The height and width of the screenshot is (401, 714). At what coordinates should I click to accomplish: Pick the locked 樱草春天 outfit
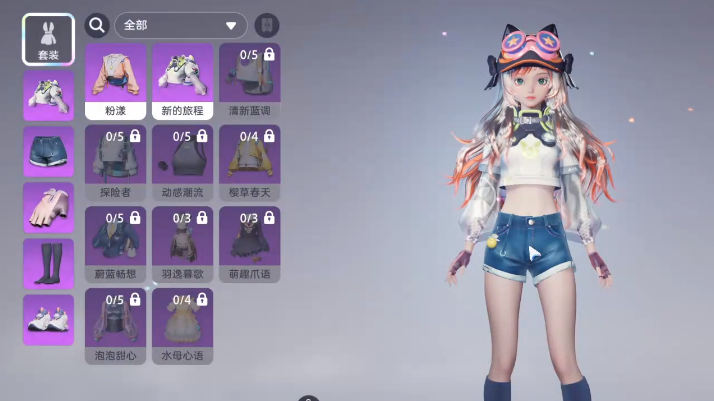(249, 162)
